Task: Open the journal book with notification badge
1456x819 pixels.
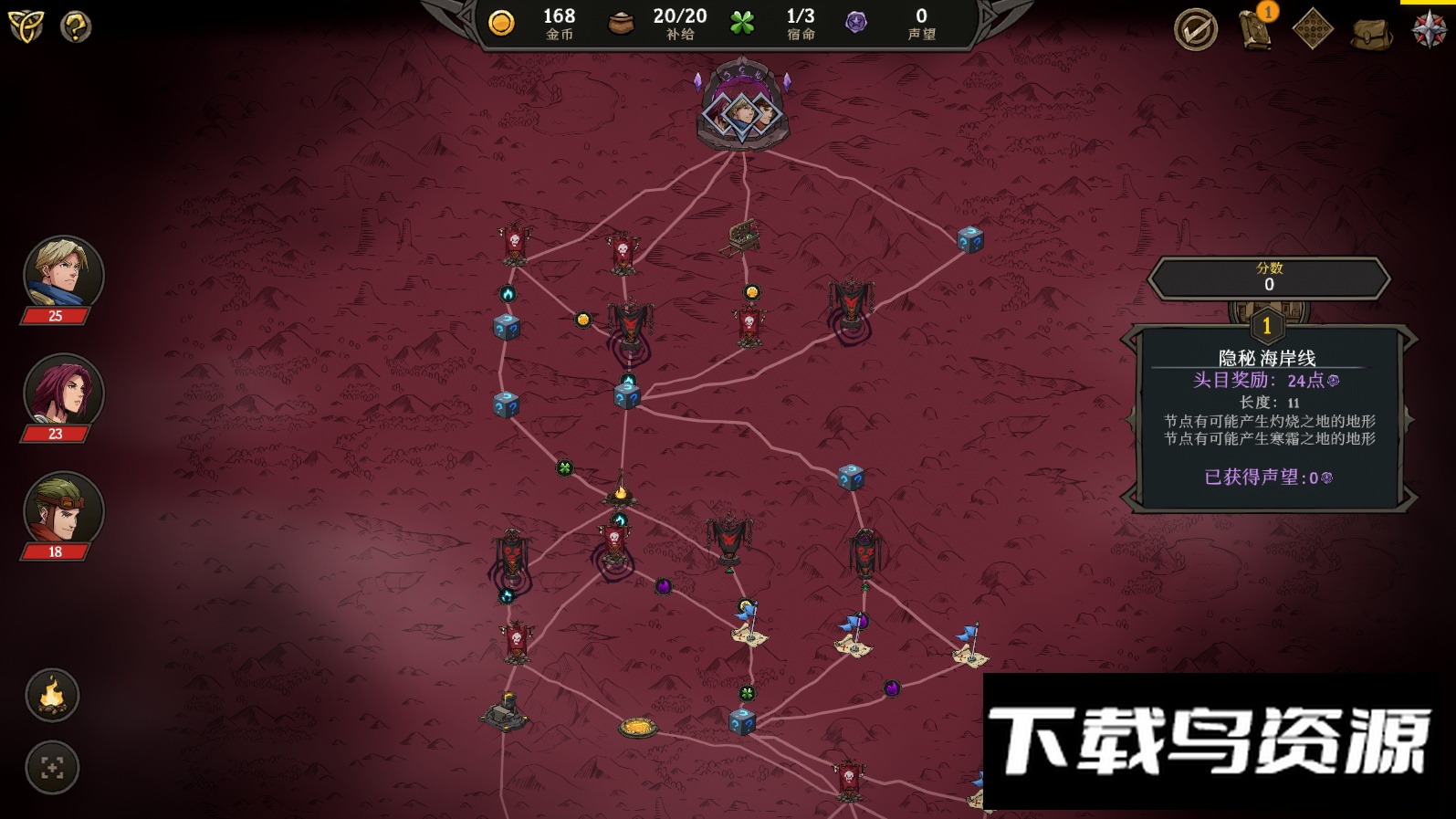Action: (1256, 28)
